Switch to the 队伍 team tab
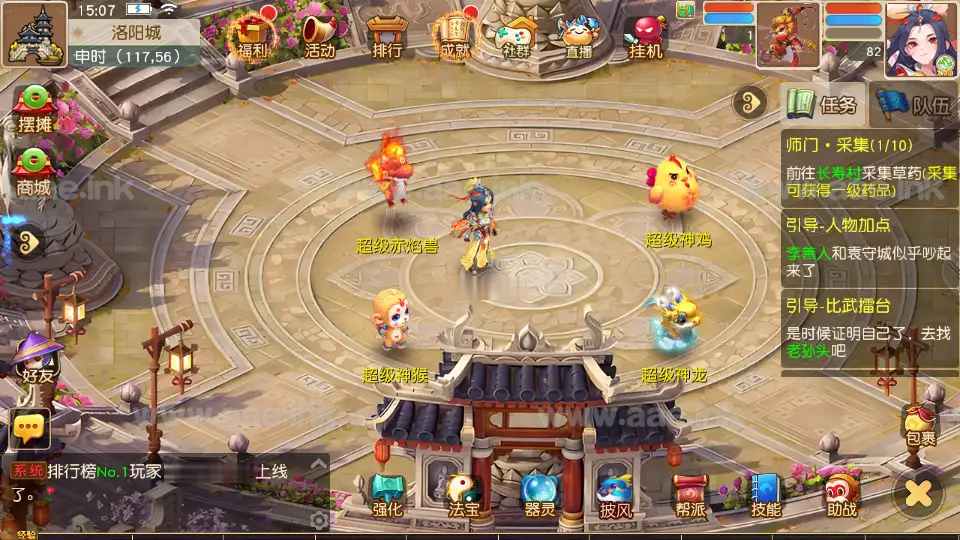Image resolution: width=960 pixels, height=540 pixels. [916, 104]
